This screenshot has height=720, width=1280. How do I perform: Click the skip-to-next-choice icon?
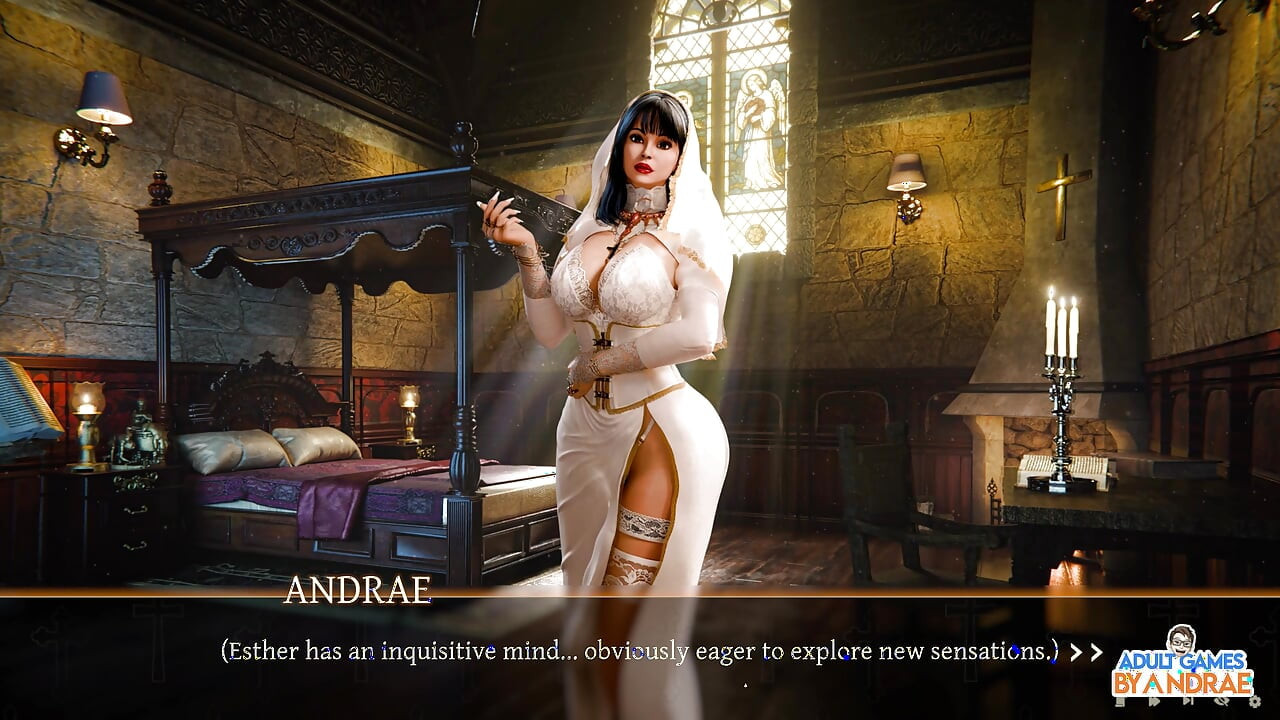(x=1188, y=702)
